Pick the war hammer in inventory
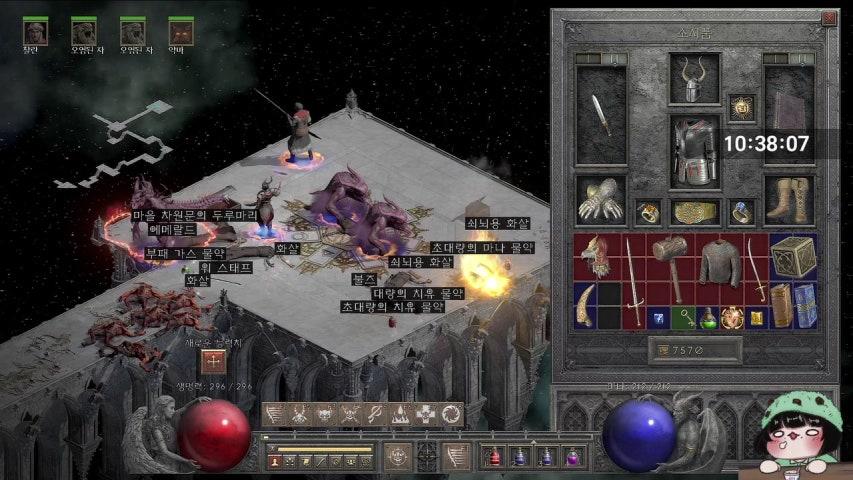Image resolution: width=853 pixels, height=480 pixels. coord(670,263)
